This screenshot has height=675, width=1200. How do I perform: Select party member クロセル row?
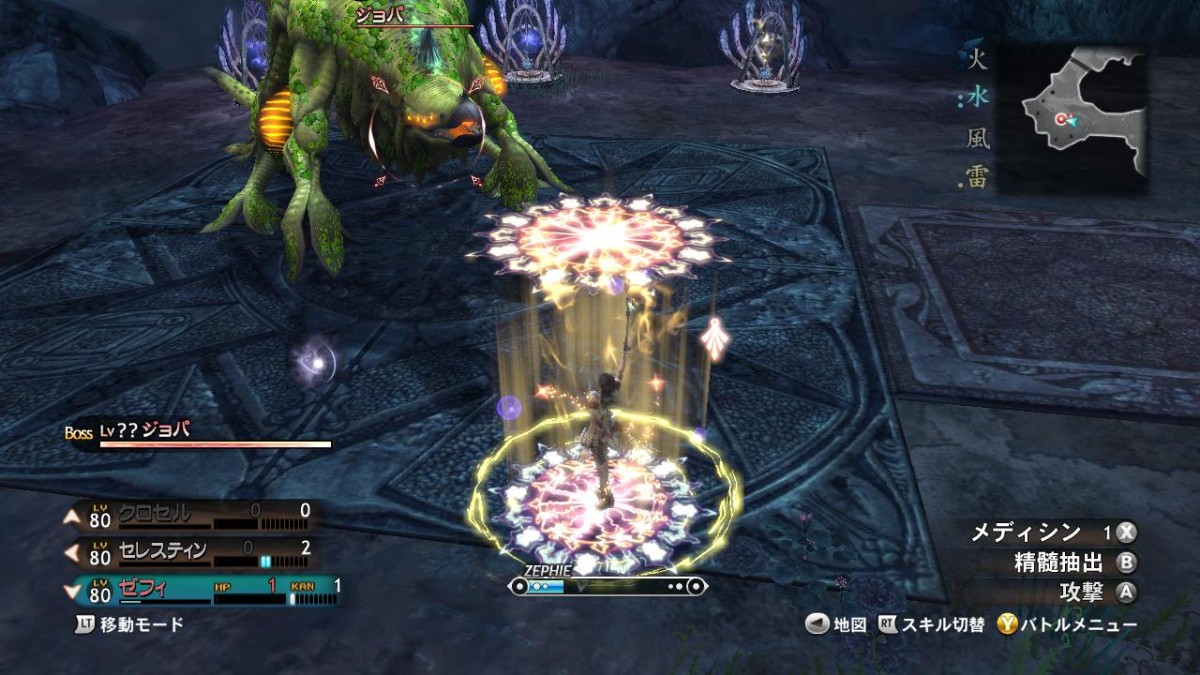point(190,516)
